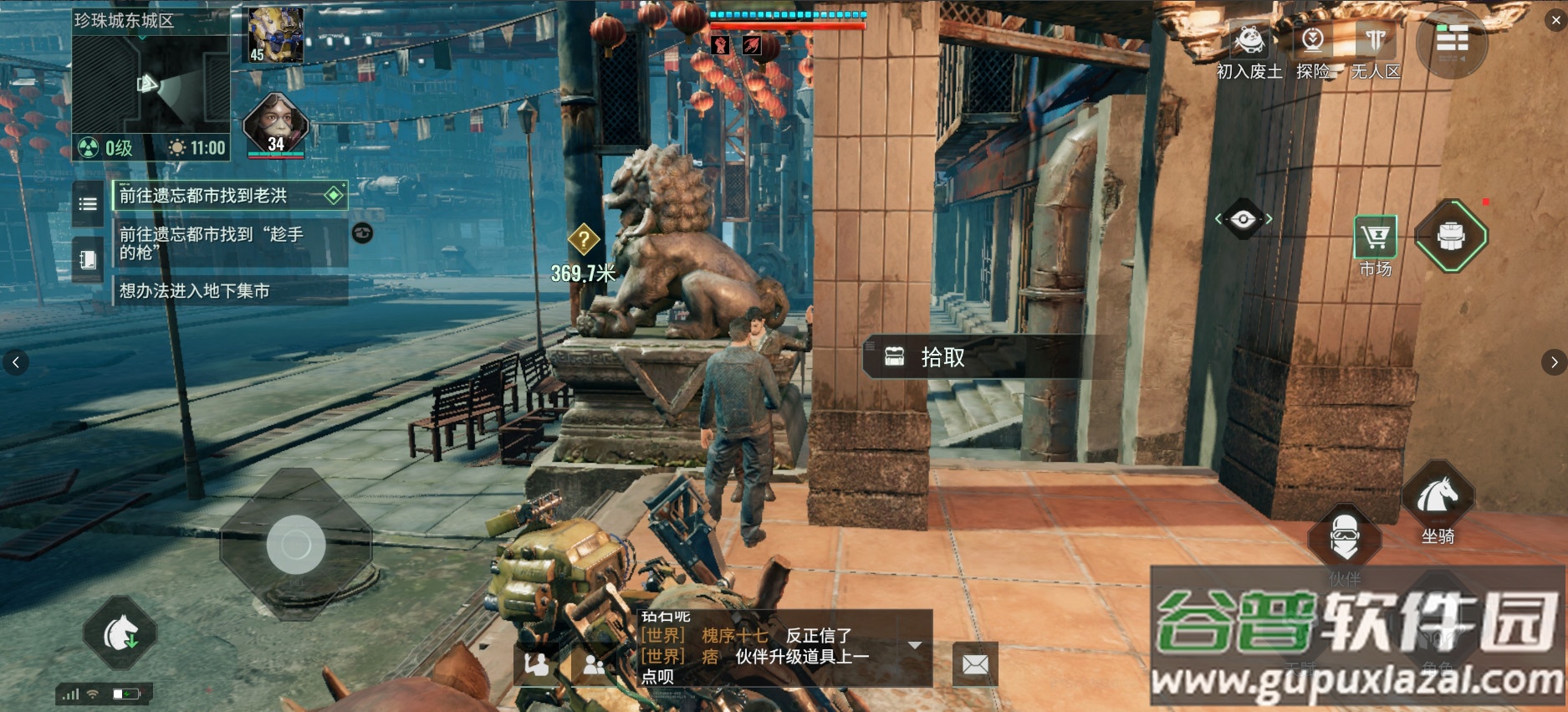1568x712 pixels.
Task: Open the backpack inventory icon
Action: [1451, 236]
